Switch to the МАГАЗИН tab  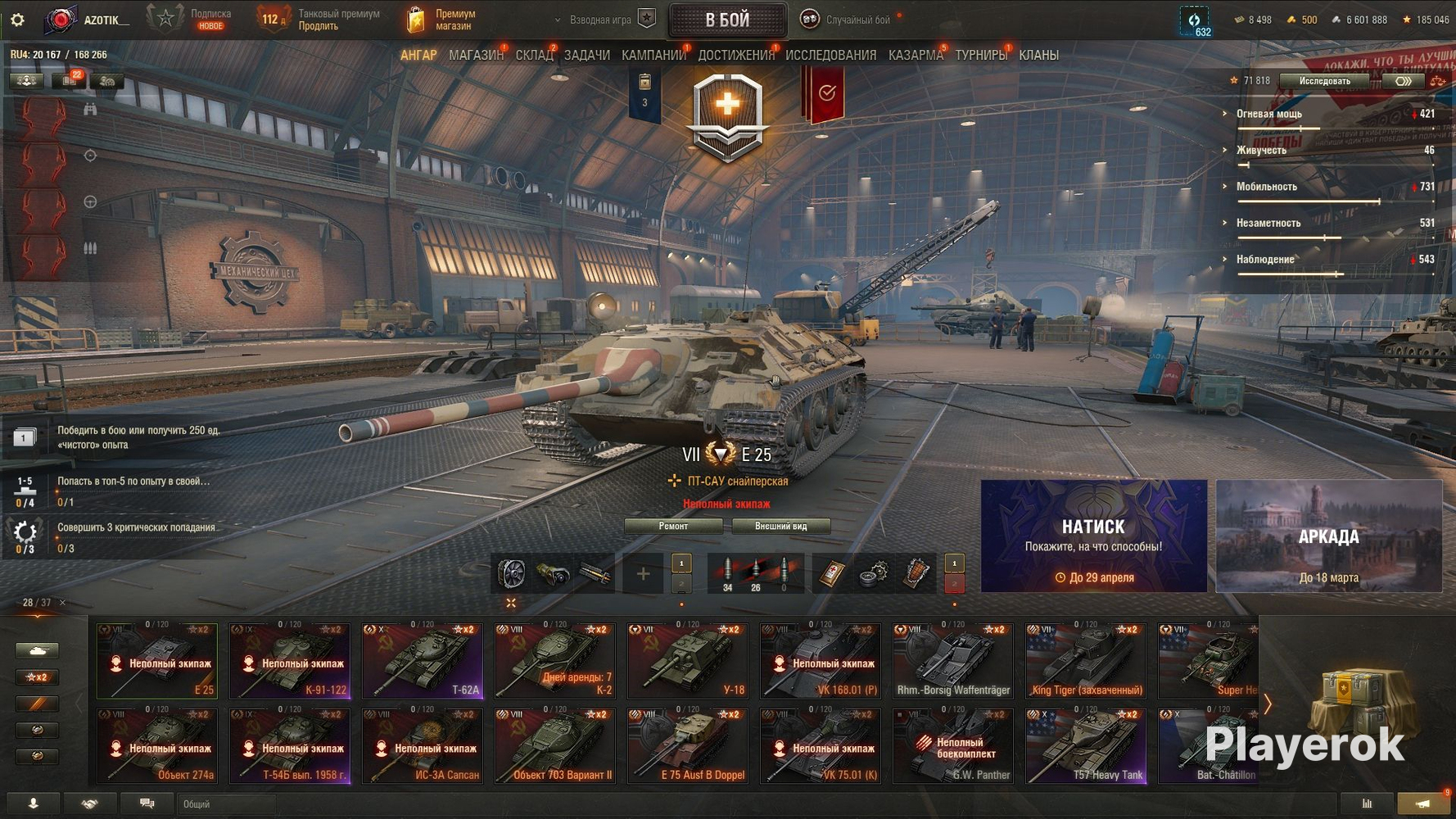tap(476, 55)
